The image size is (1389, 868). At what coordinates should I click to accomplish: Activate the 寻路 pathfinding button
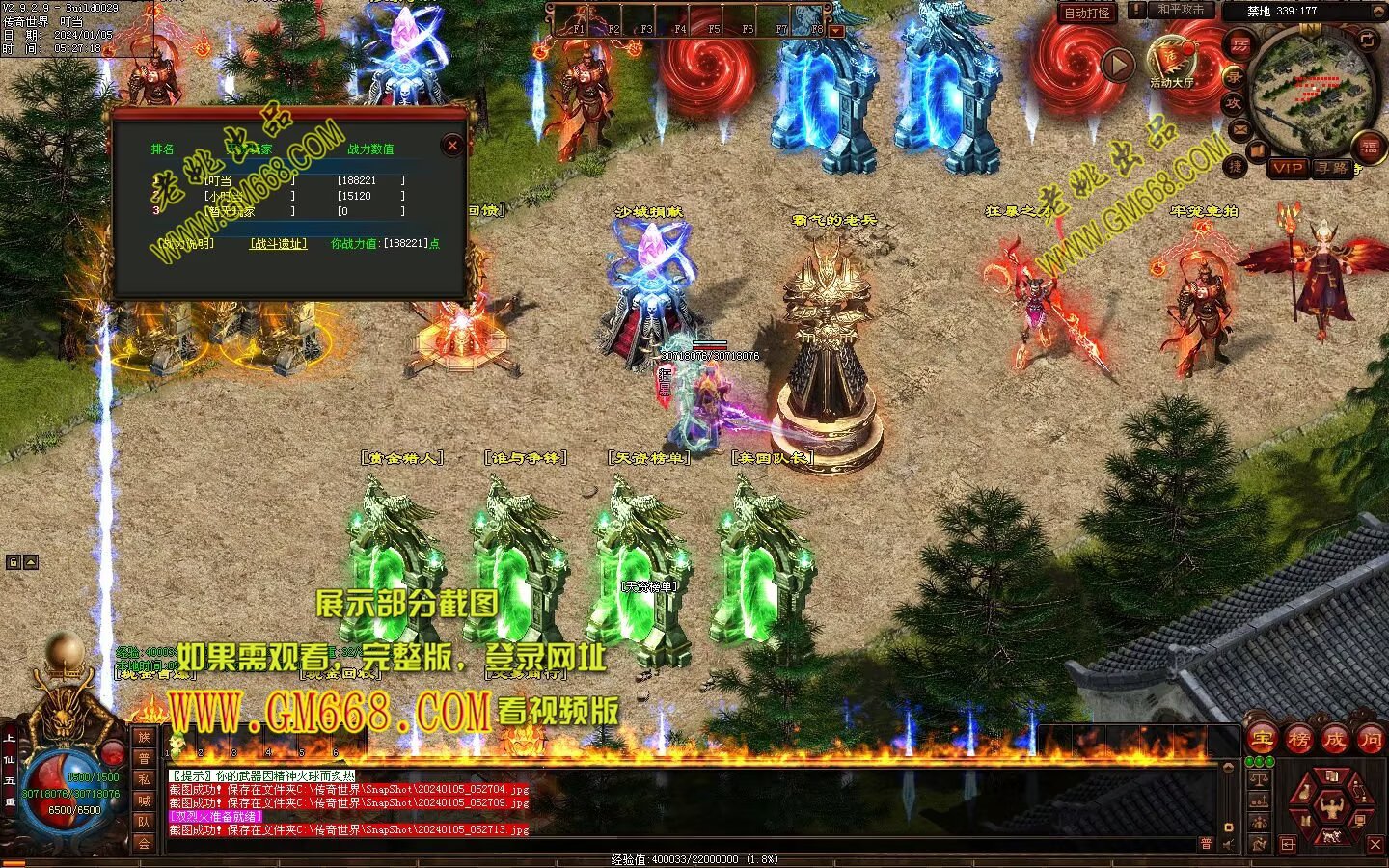pos(1332,168)
